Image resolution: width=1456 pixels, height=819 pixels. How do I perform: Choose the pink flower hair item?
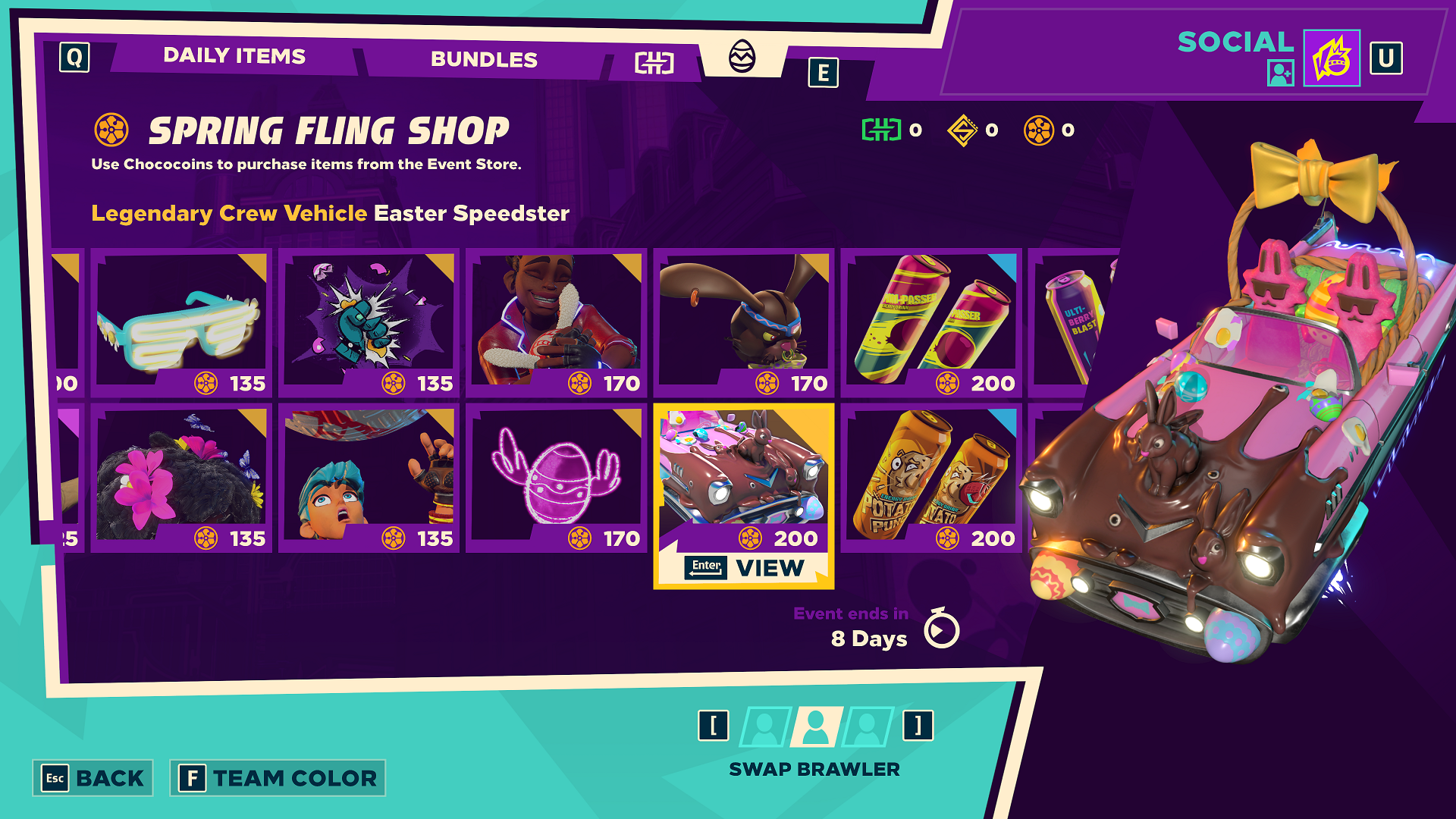[x=181, y=477]
